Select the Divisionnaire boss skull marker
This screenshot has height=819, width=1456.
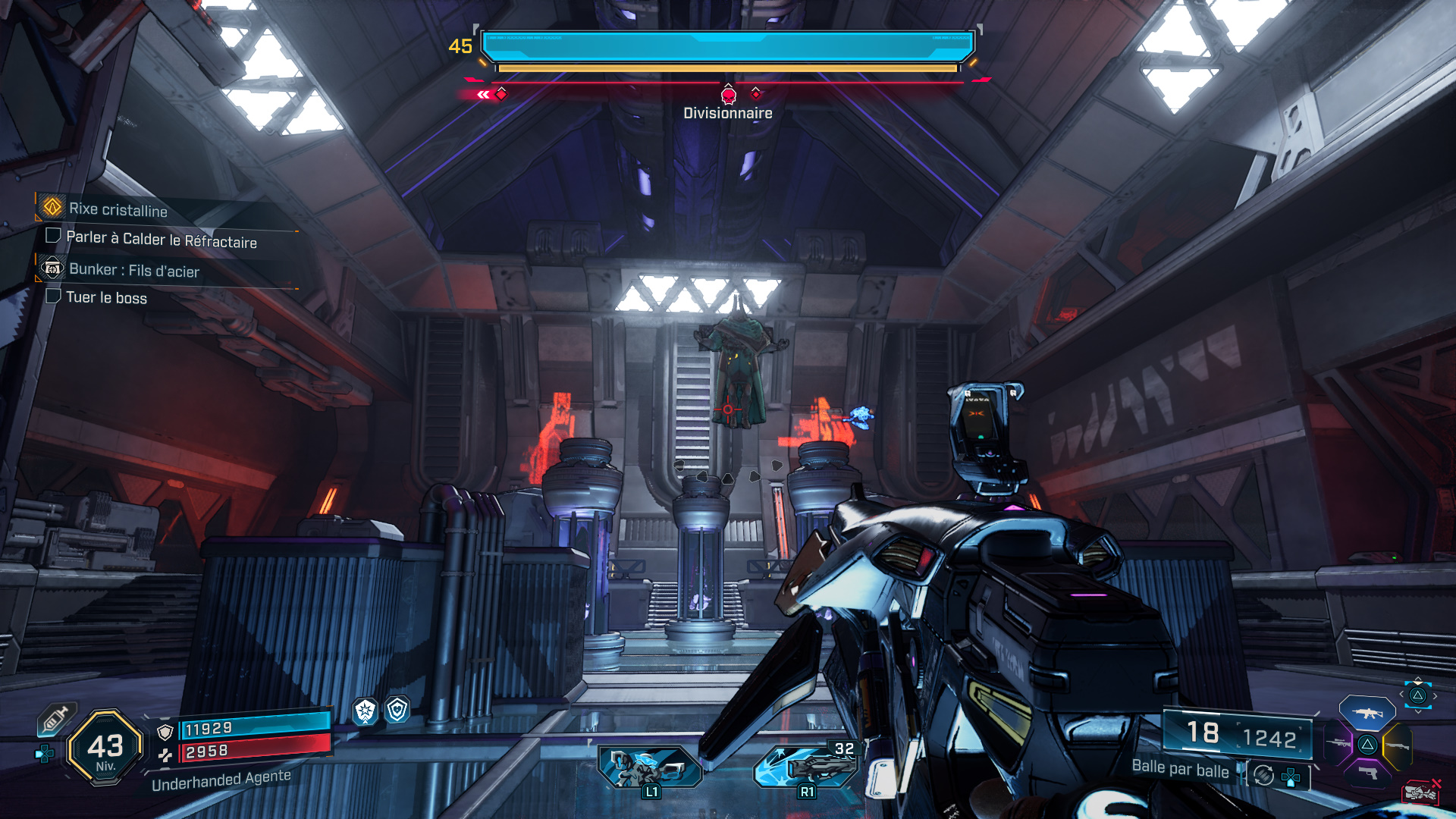[728, 96]
